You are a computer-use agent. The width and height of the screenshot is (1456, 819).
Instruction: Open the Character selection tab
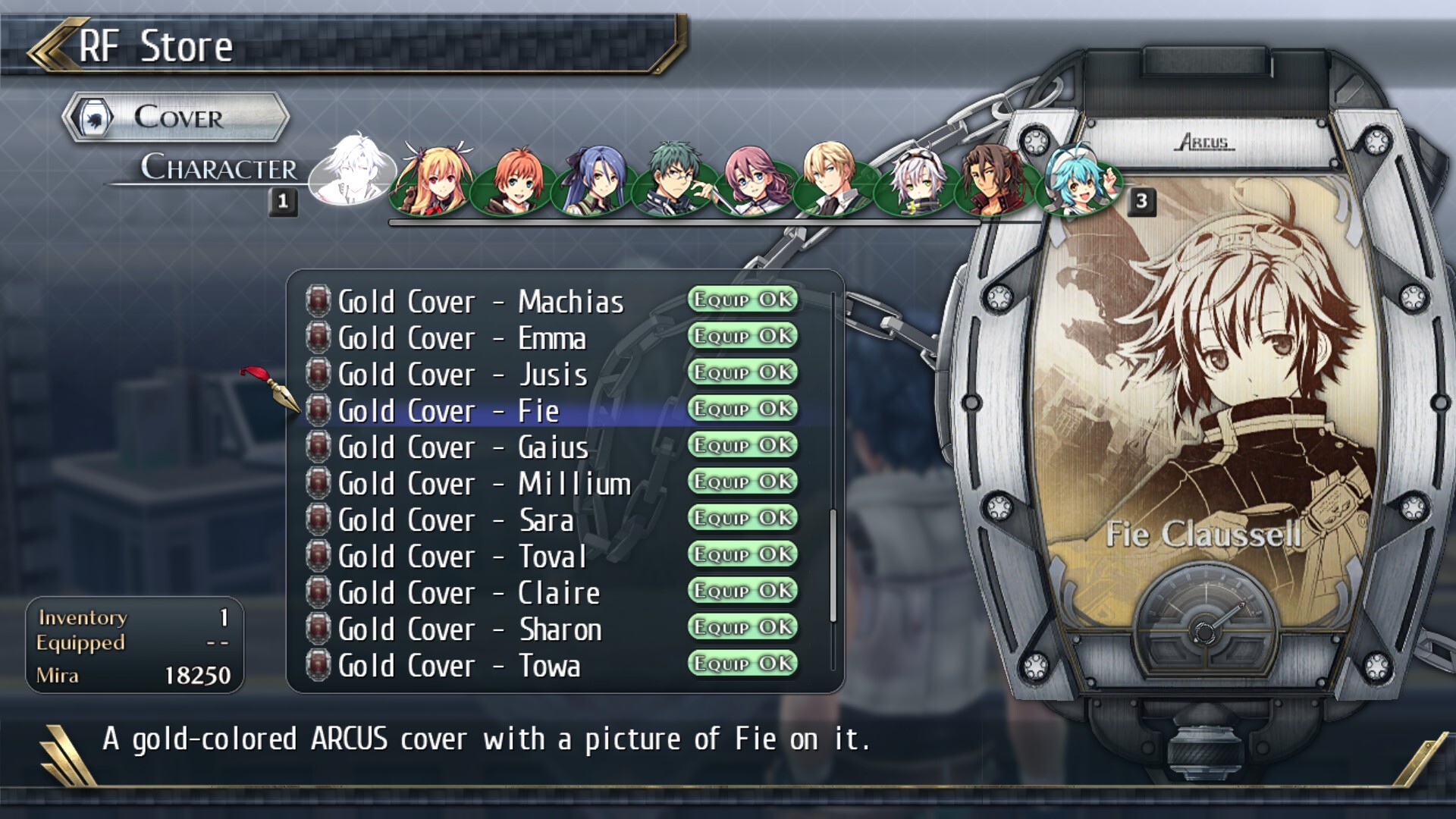point(220,168)
